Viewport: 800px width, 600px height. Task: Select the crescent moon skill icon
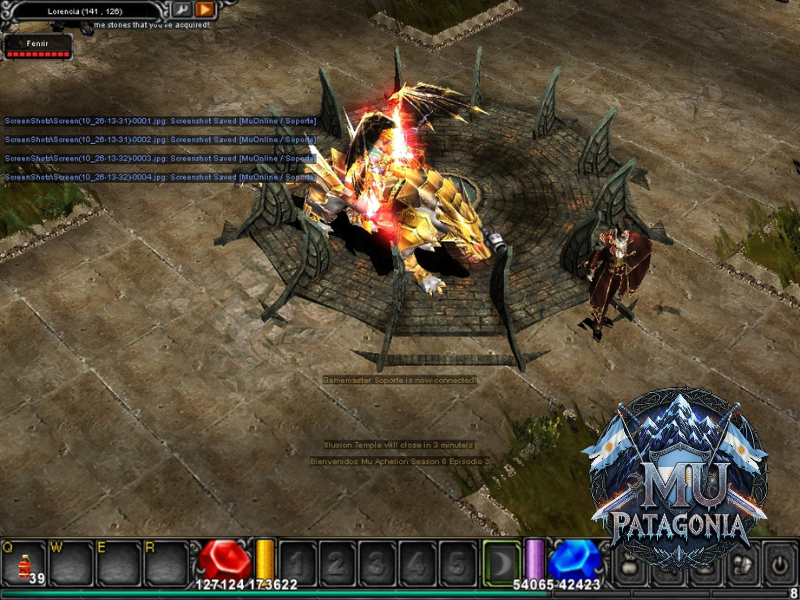[501, 562]
